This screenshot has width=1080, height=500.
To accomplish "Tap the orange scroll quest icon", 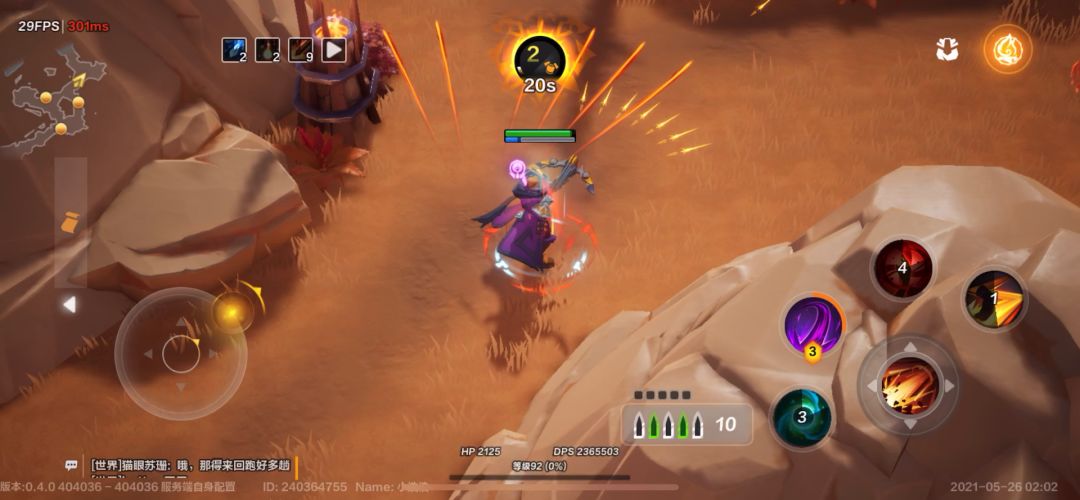I will pyautogui.click(x=70, y=224).
